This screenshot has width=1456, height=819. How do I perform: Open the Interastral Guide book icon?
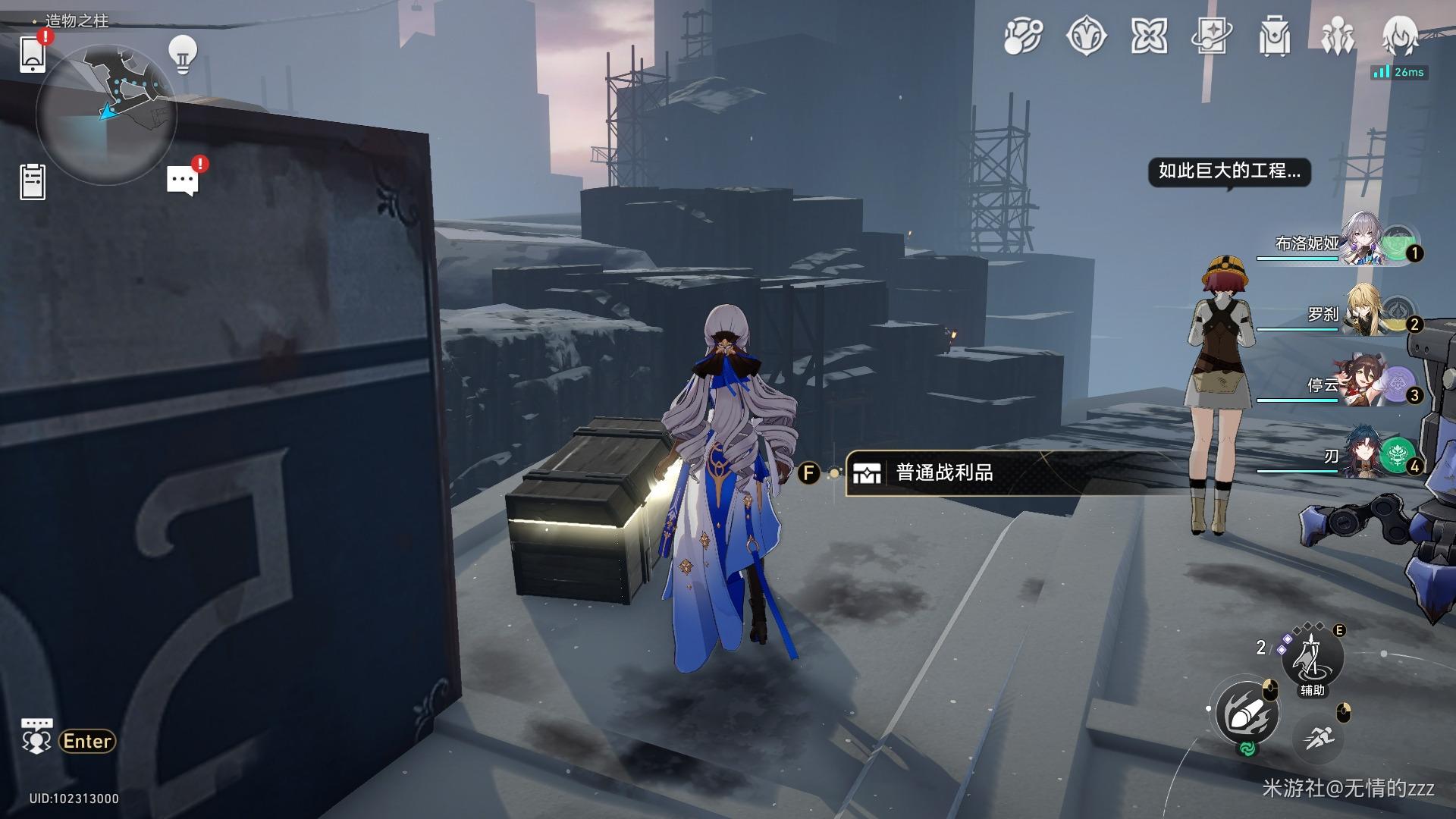[x=1212, y=36]
